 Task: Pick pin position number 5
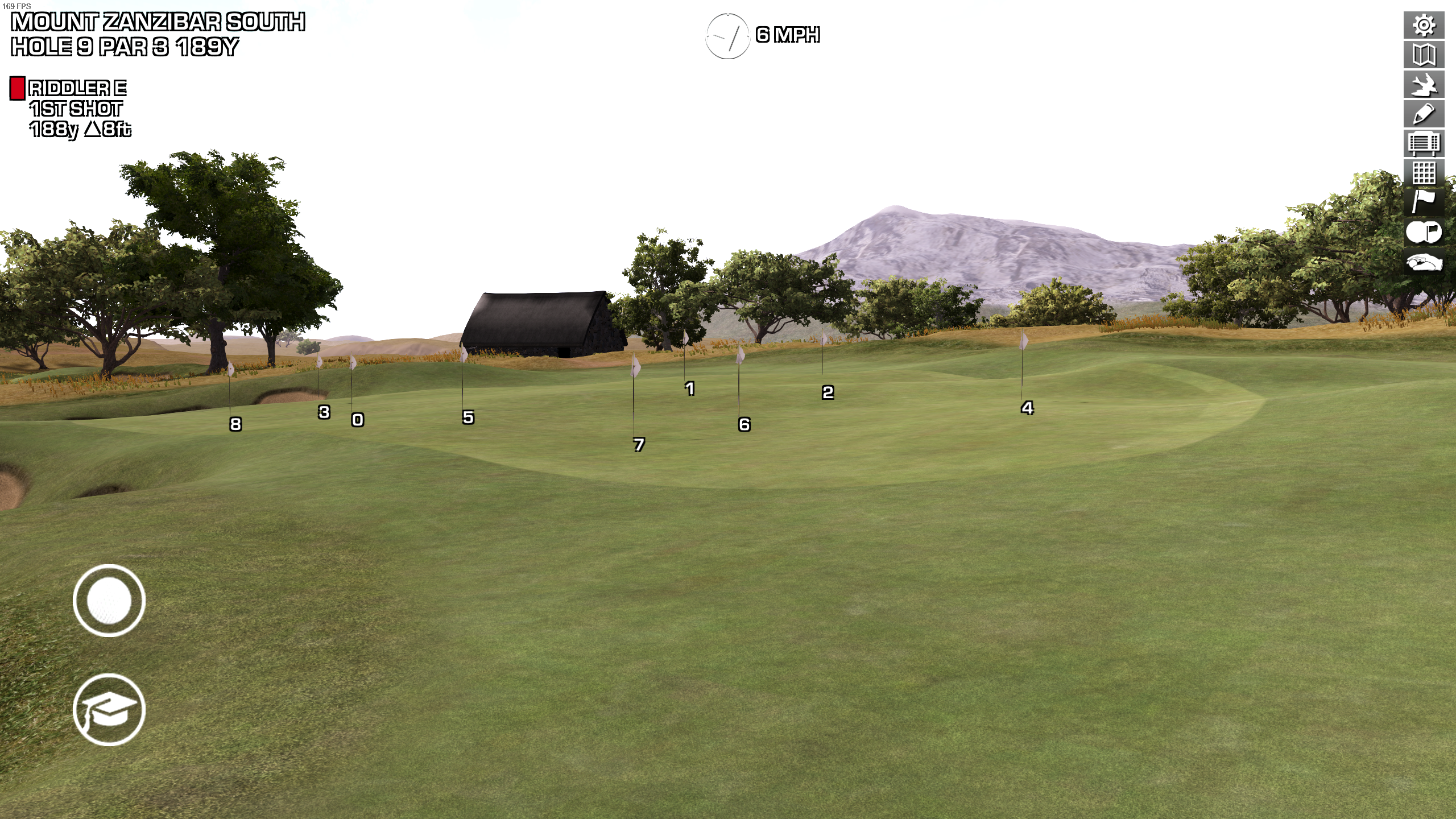coord(468,417)
